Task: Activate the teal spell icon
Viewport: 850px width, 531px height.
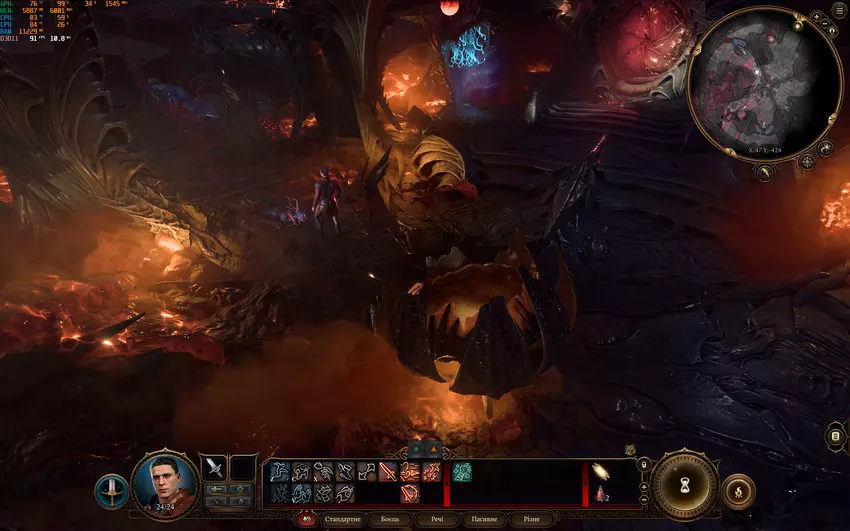Action: pos(461,472)
